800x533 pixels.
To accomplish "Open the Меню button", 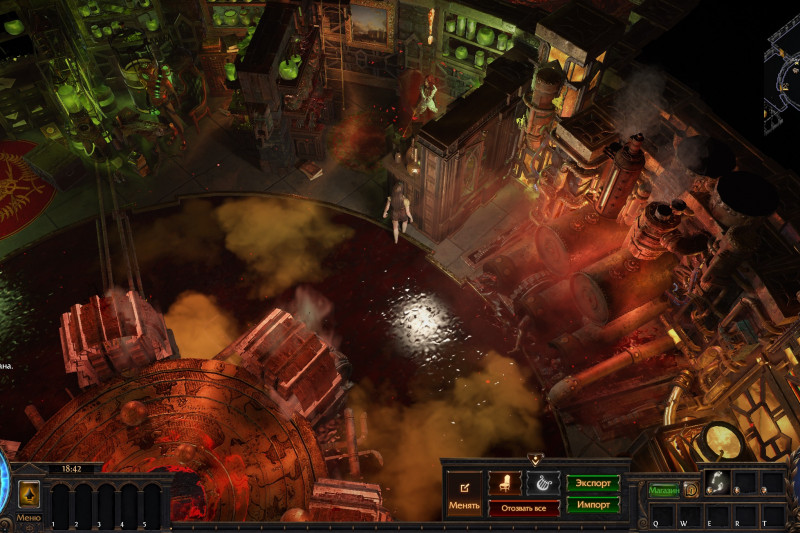I will [x=29, y=517].
